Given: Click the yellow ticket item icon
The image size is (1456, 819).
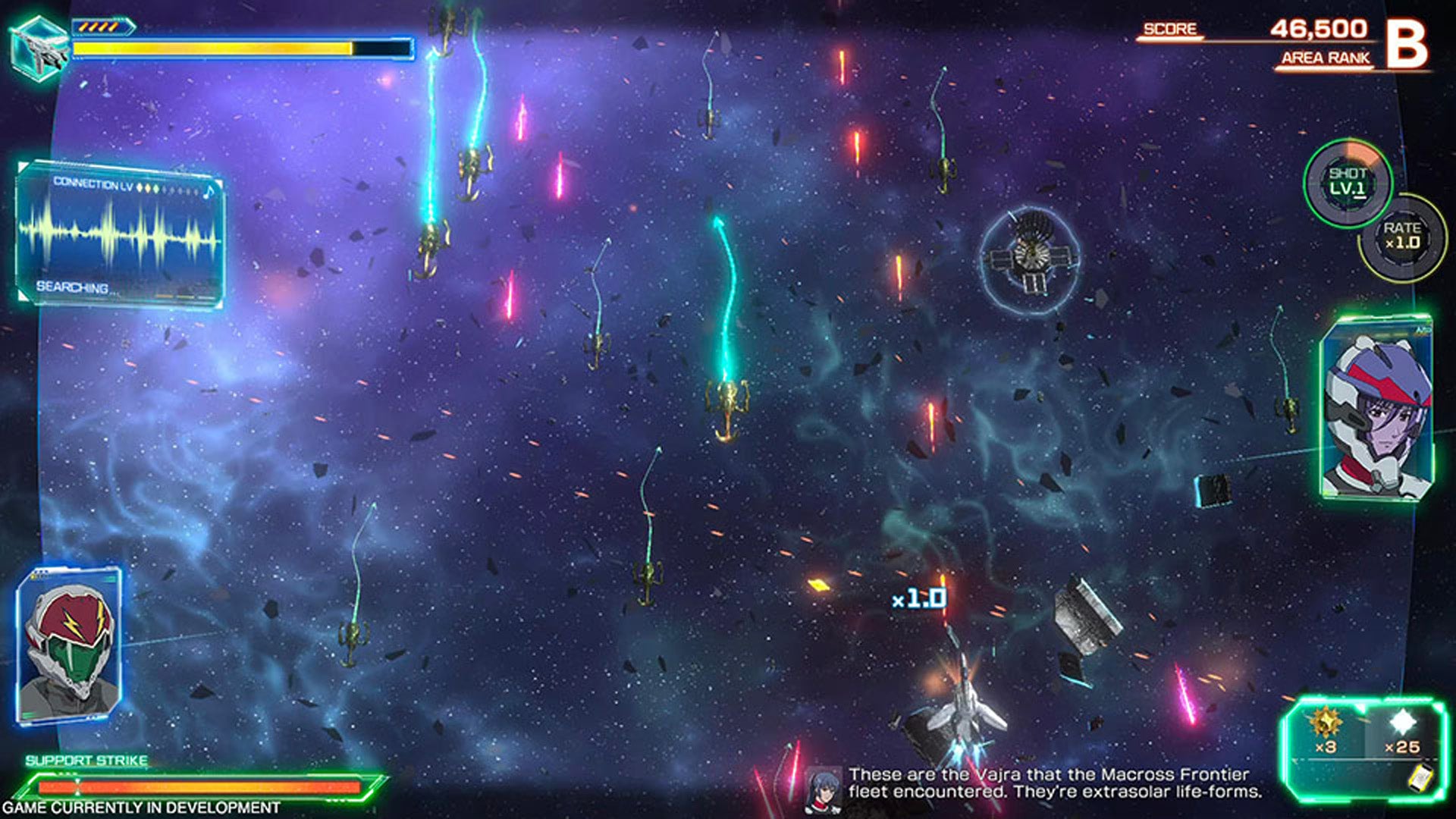Looking at the screenshot, I should pyautogui.click(x=1421, y=780).
